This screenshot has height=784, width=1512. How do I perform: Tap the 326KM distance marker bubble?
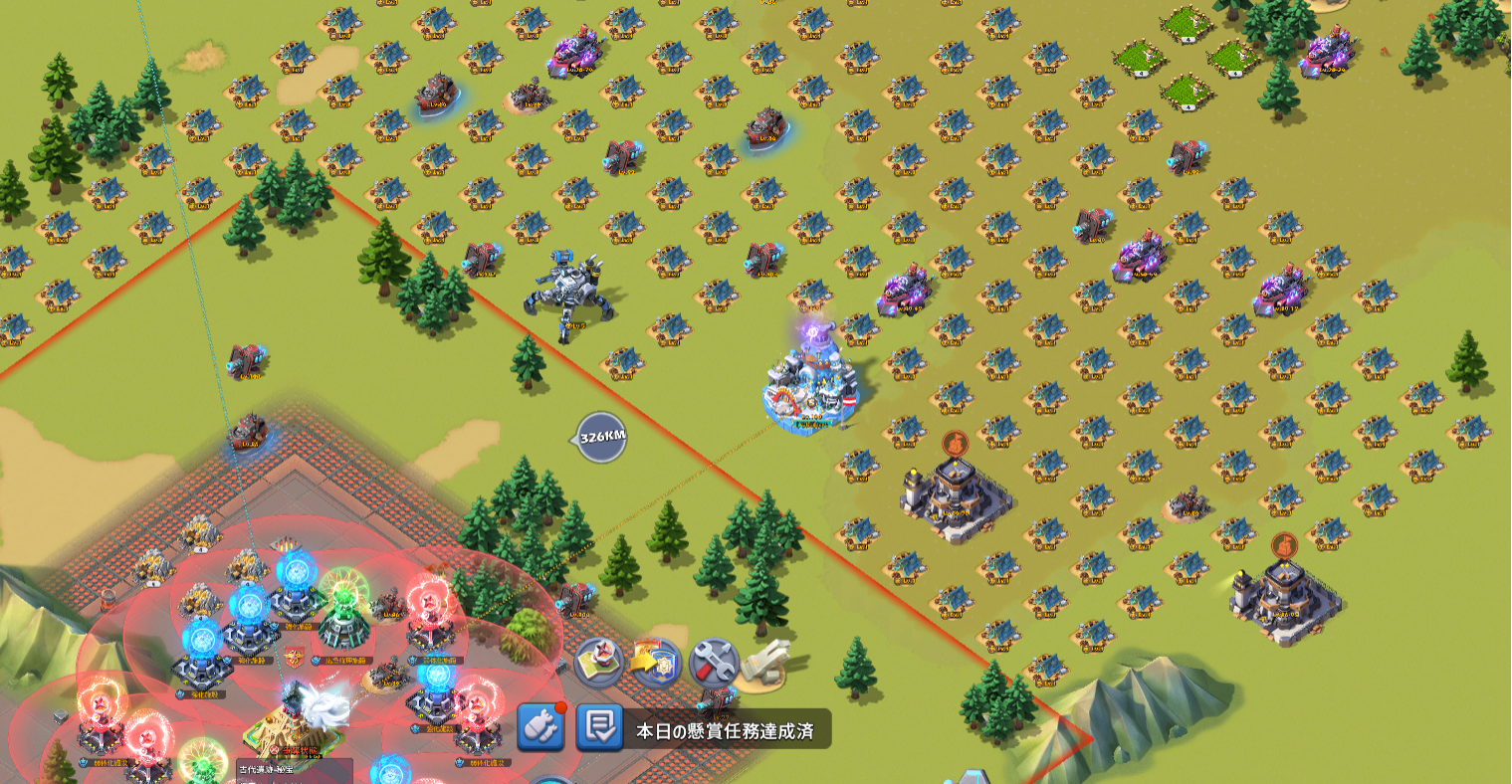(602, 437)
